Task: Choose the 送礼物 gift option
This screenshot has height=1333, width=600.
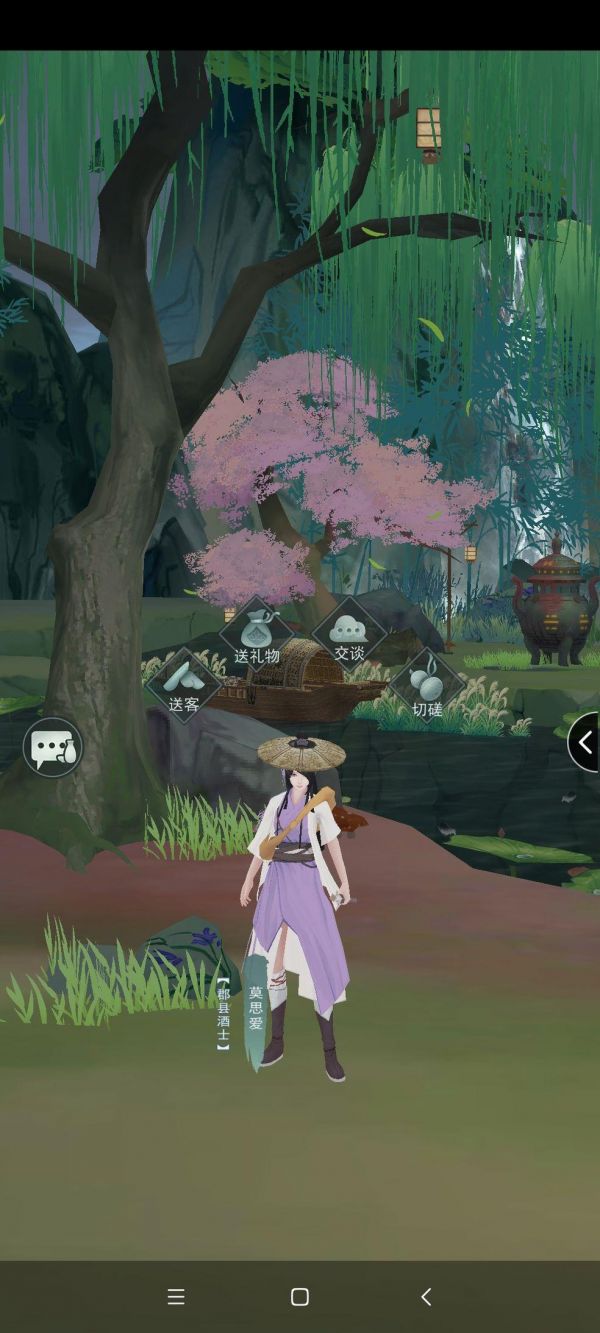Action: tap(257, 633)
